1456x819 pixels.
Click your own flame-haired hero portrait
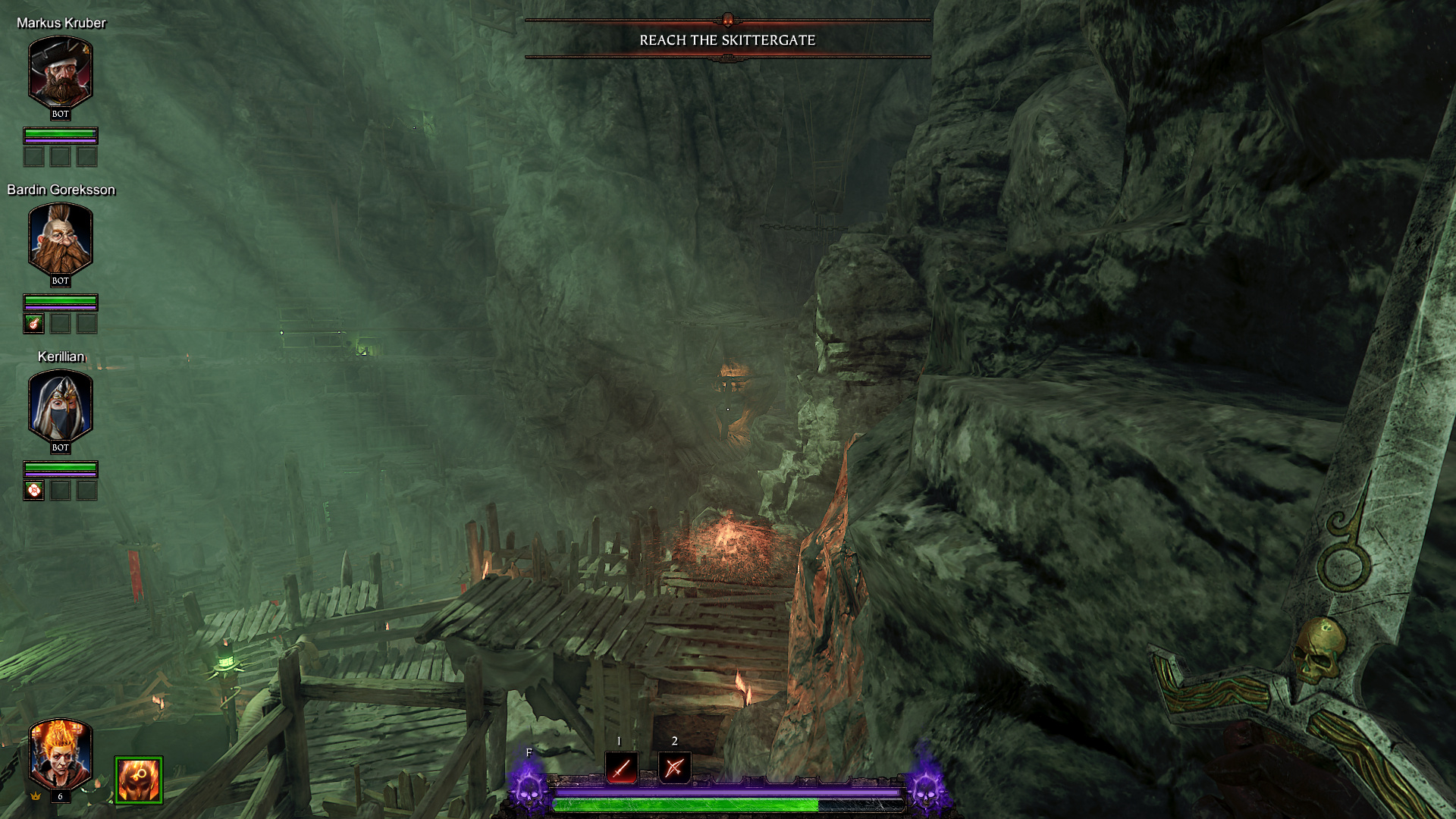(x=61, y=754)
